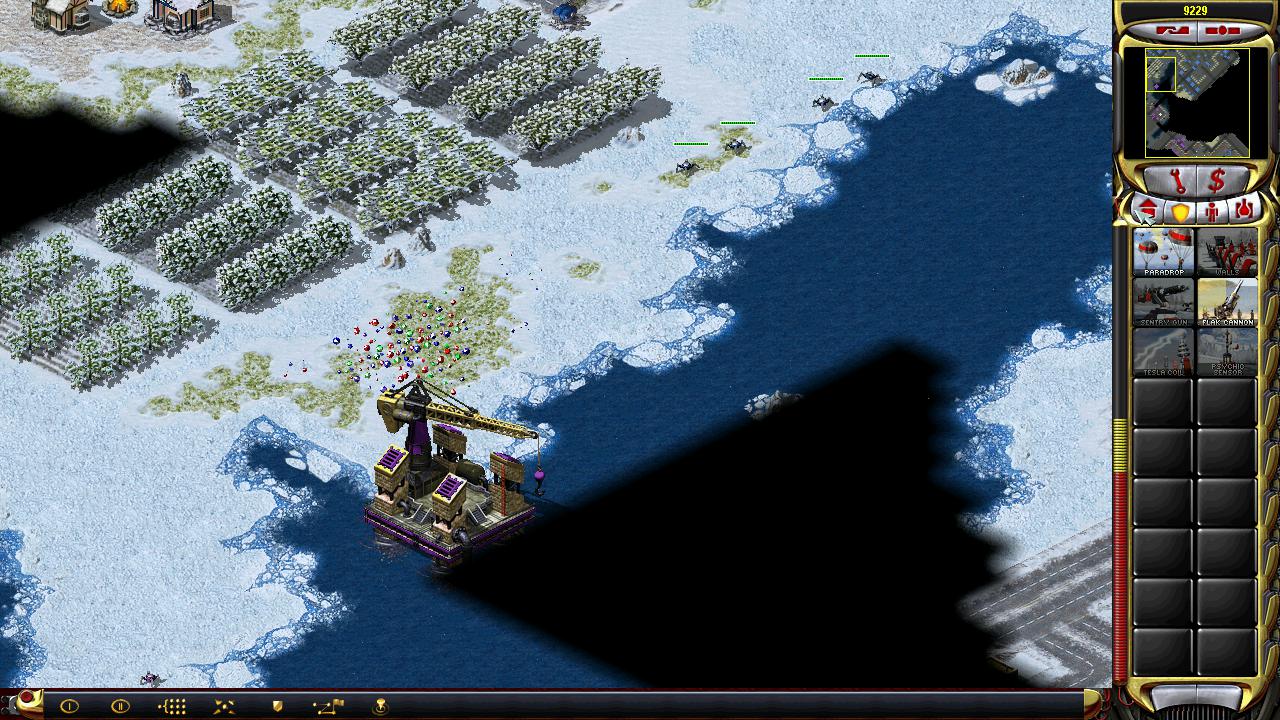Place a beacon with the beacon button
Image resolution: width=1280 pixels, height=720 pixels.
click(x=380, y=706)
